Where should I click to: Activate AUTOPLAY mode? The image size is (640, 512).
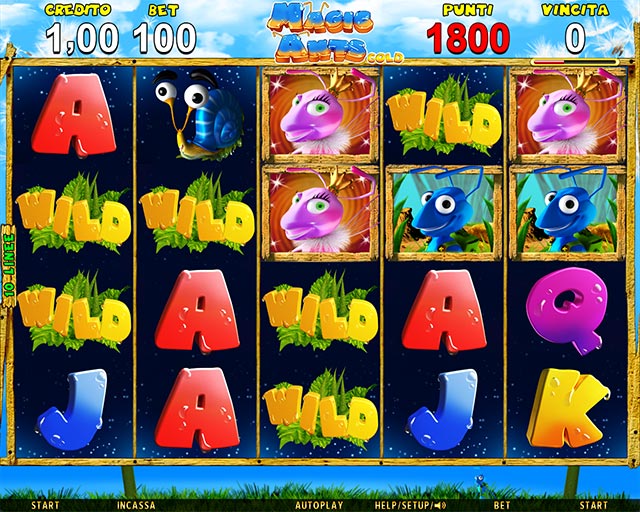(317, 505)
